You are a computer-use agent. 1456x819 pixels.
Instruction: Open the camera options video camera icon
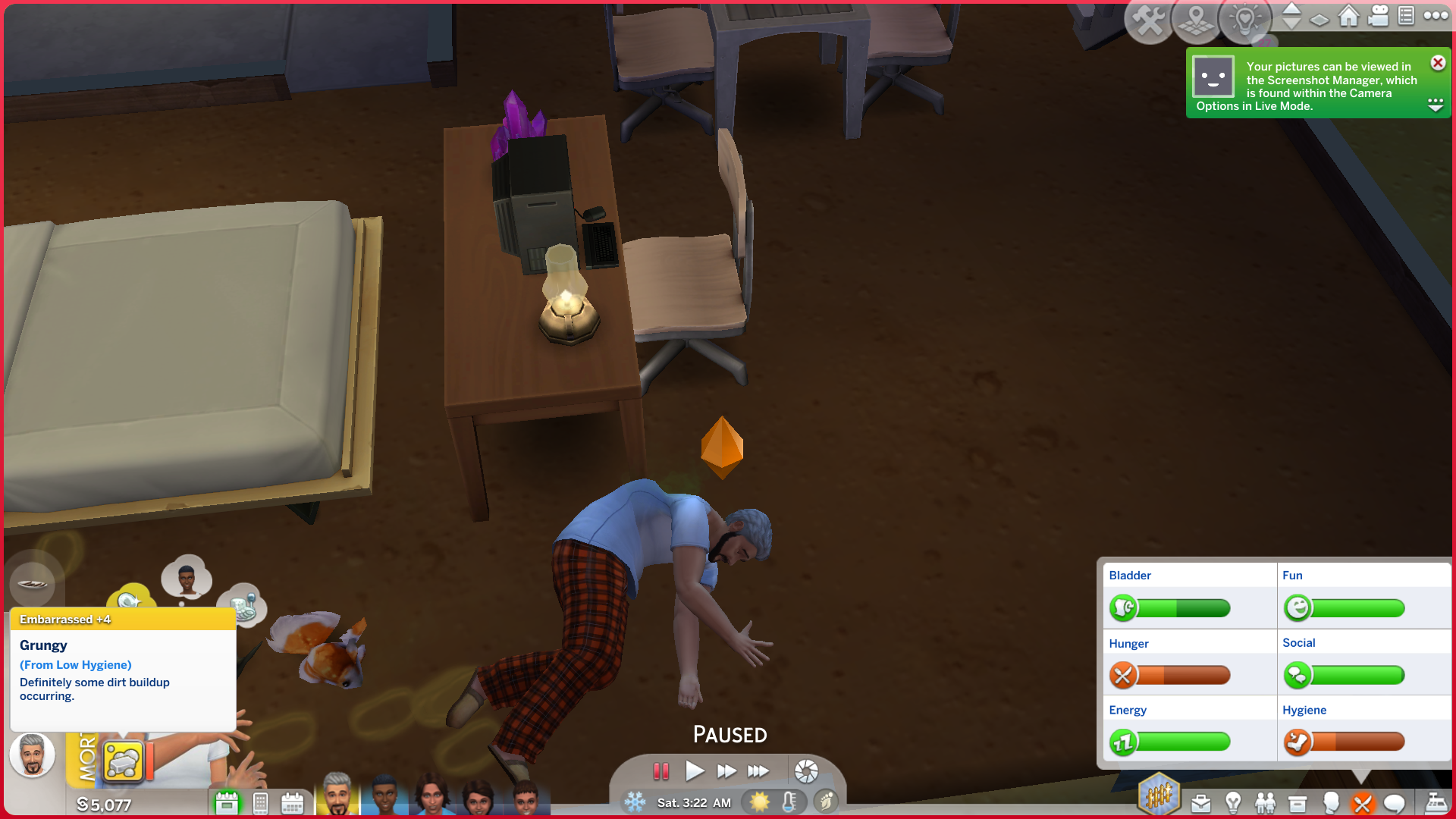(x=1378, y=16)
